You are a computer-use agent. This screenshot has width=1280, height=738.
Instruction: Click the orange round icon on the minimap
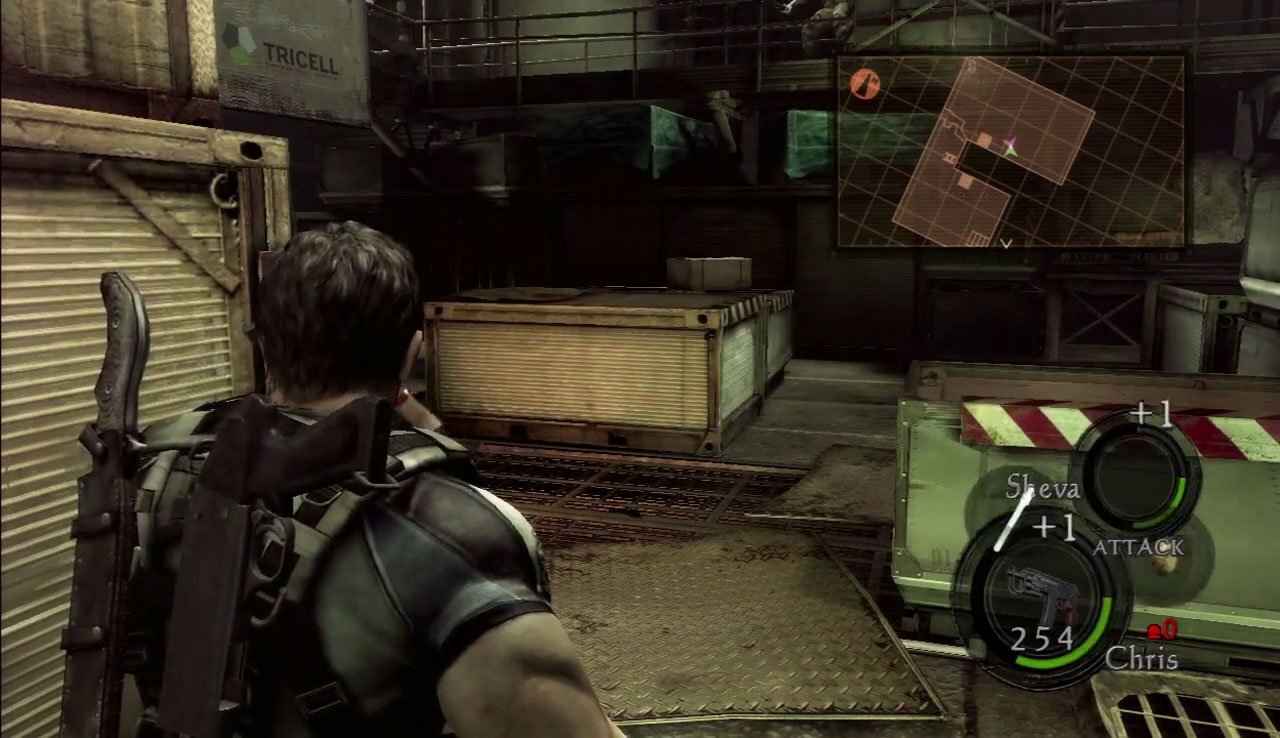click(865, 84)
